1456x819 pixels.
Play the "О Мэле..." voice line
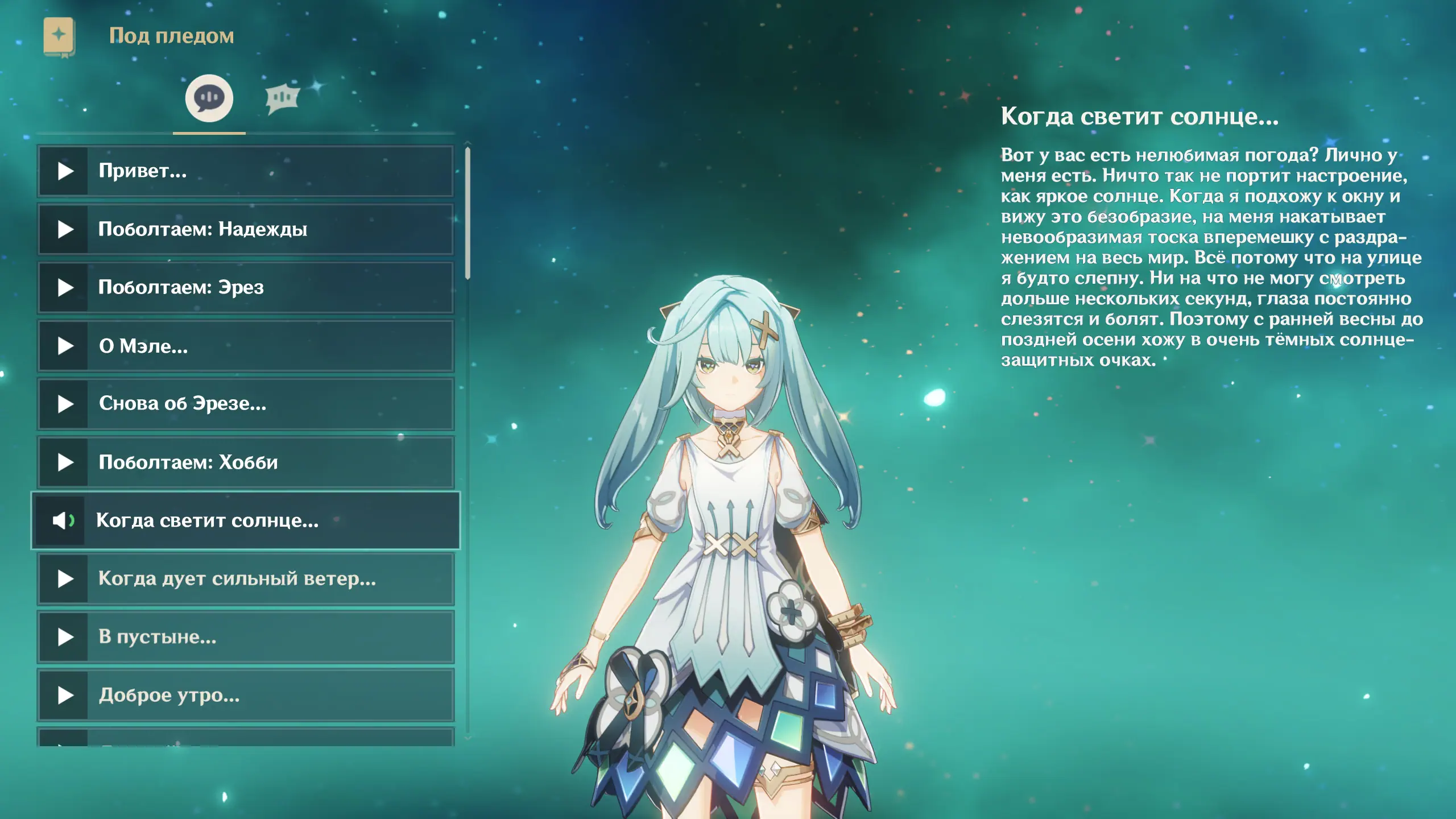[246, 346]
